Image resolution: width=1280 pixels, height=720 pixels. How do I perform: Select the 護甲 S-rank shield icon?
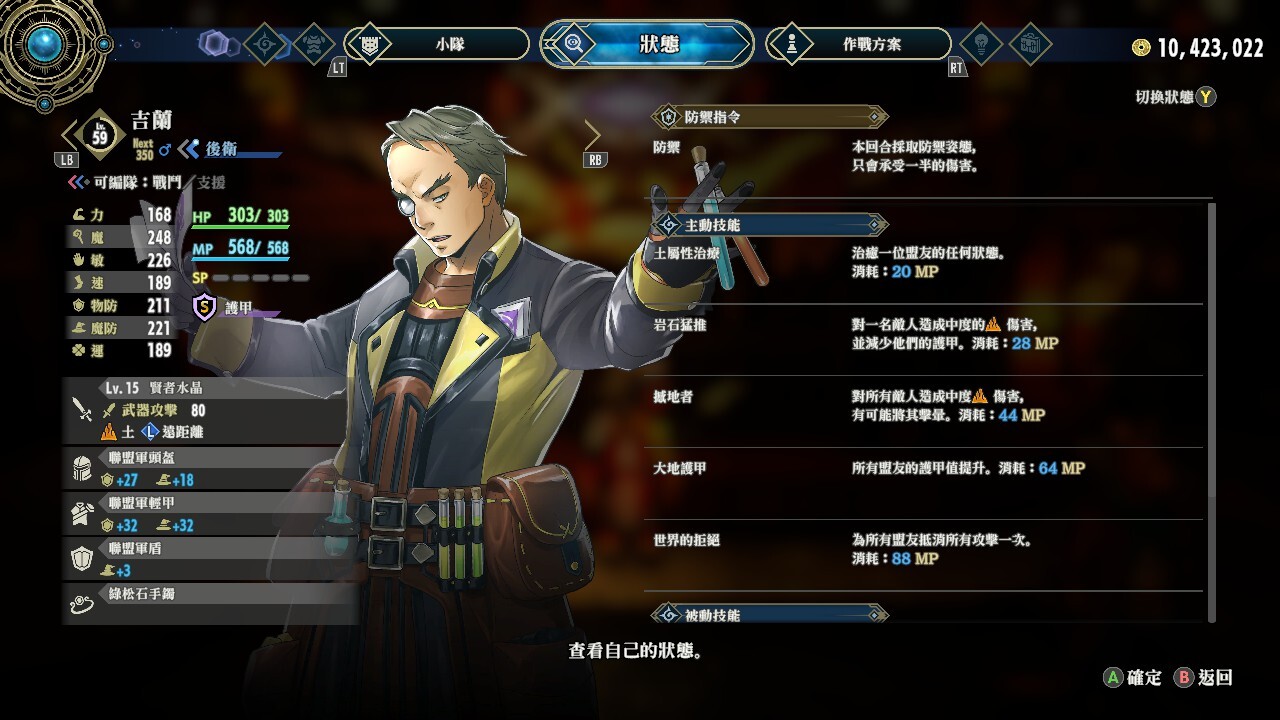[x=205, y=307]
